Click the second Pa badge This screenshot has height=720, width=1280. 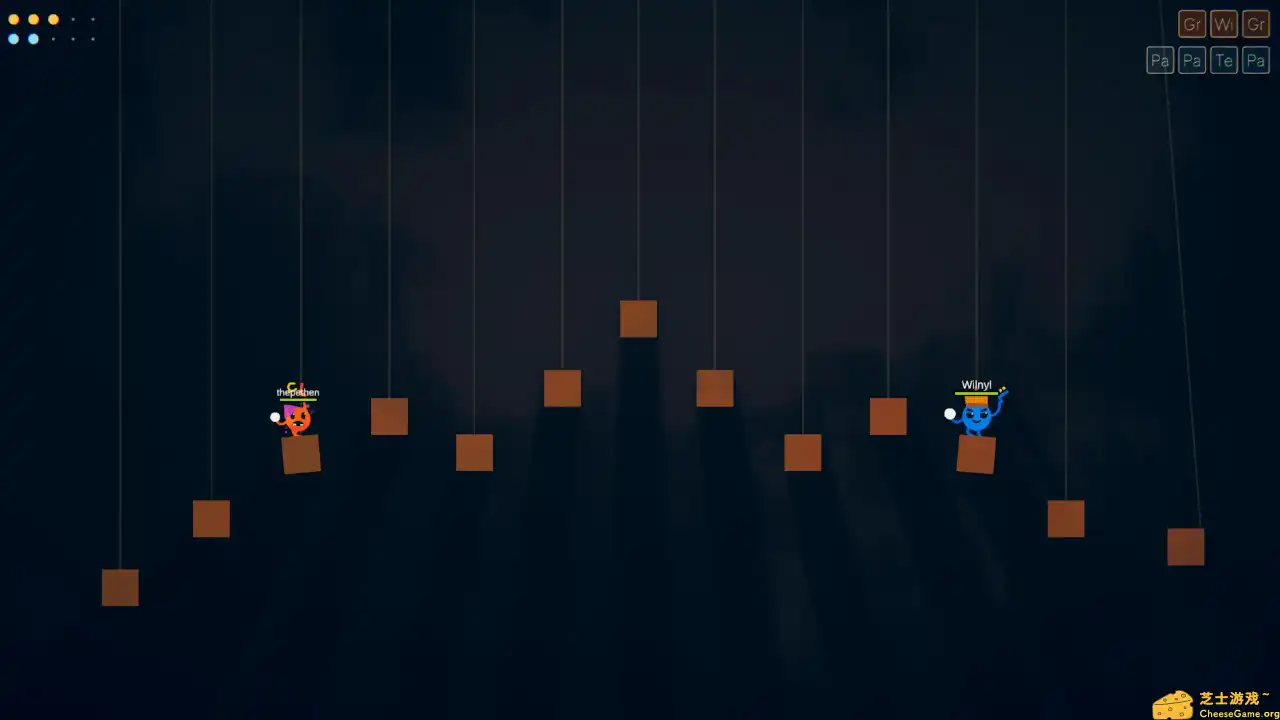pyautogui.click(x=1192, y=60)
